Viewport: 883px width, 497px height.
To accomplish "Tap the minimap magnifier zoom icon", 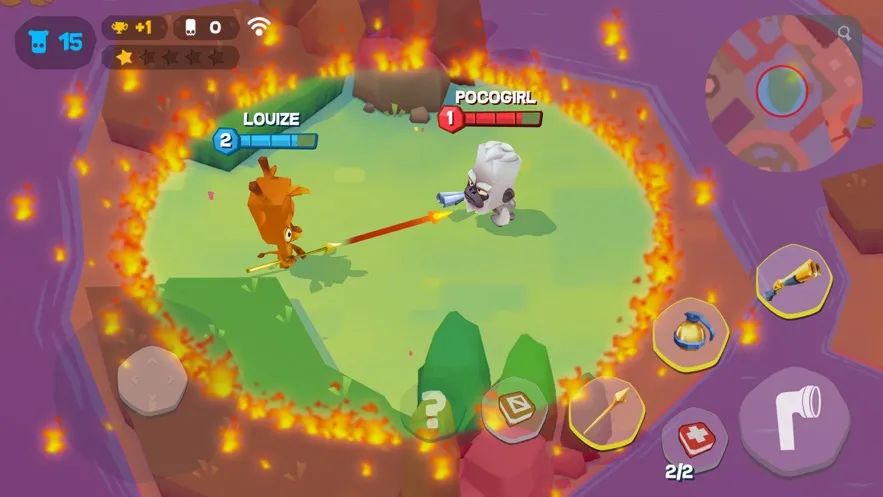I will (x=846, y=34).
